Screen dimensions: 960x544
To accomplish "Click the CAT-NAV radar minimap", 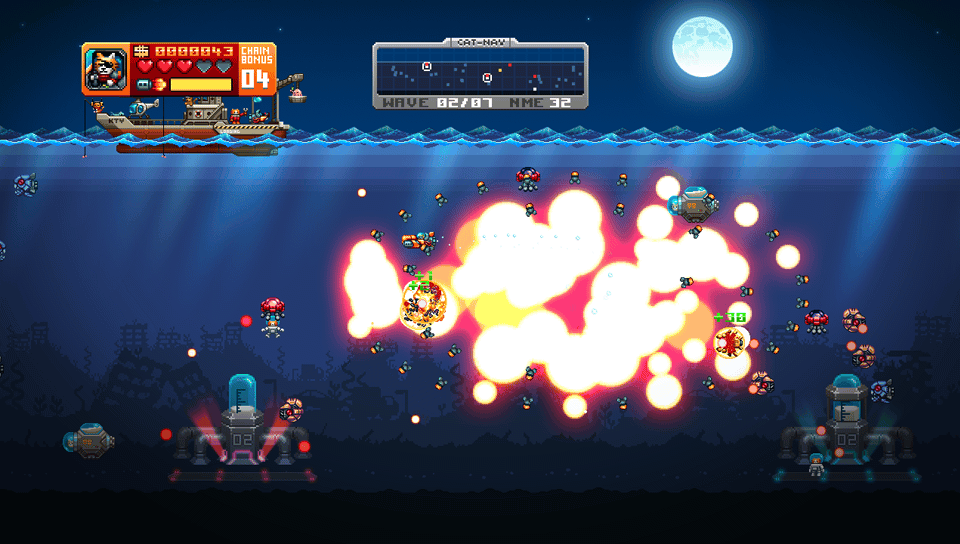I will pyautogui.click(x=480, y=76).
